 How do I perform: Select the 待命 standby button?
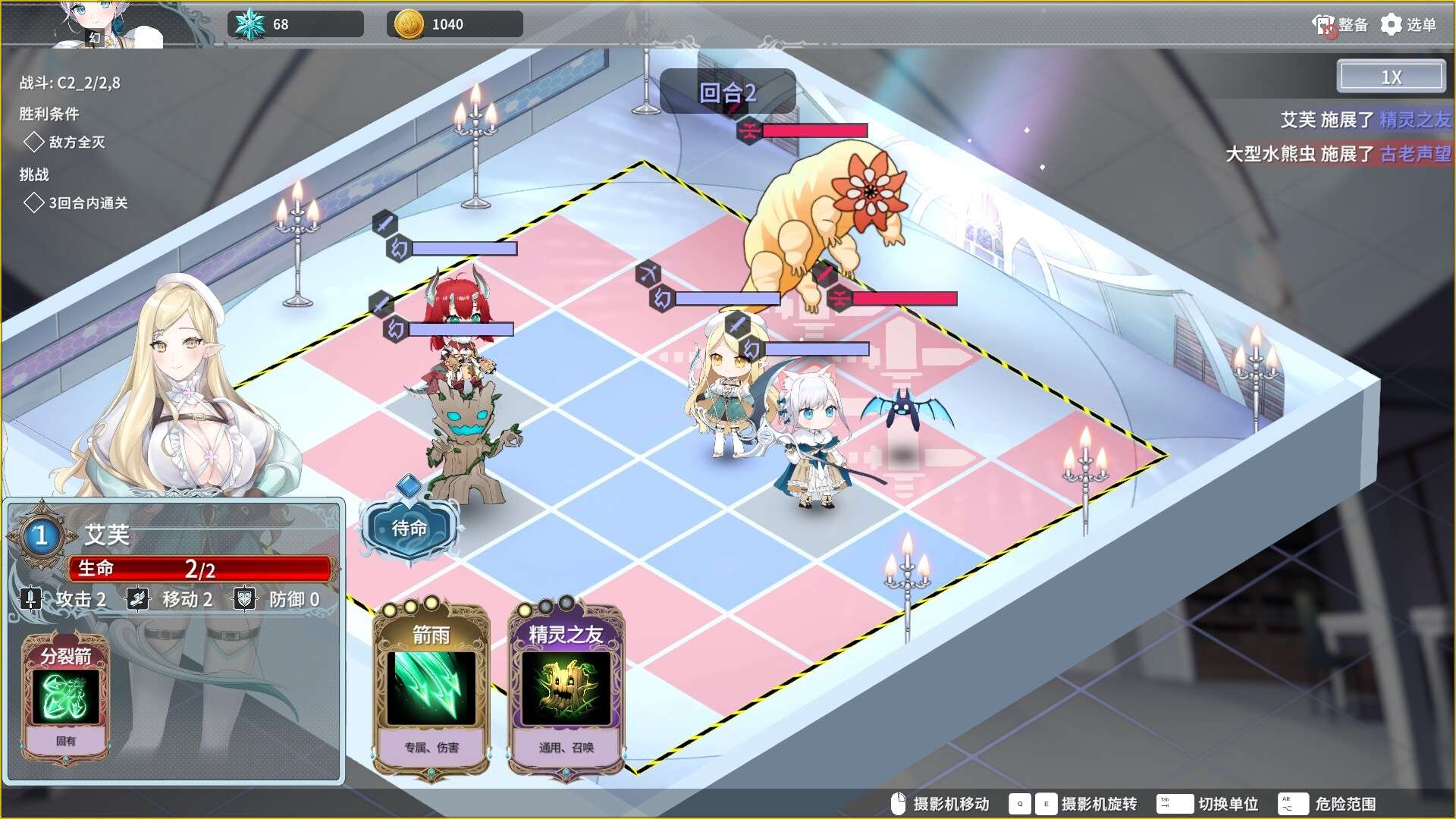pyautogui.click(x=409, y=528)
